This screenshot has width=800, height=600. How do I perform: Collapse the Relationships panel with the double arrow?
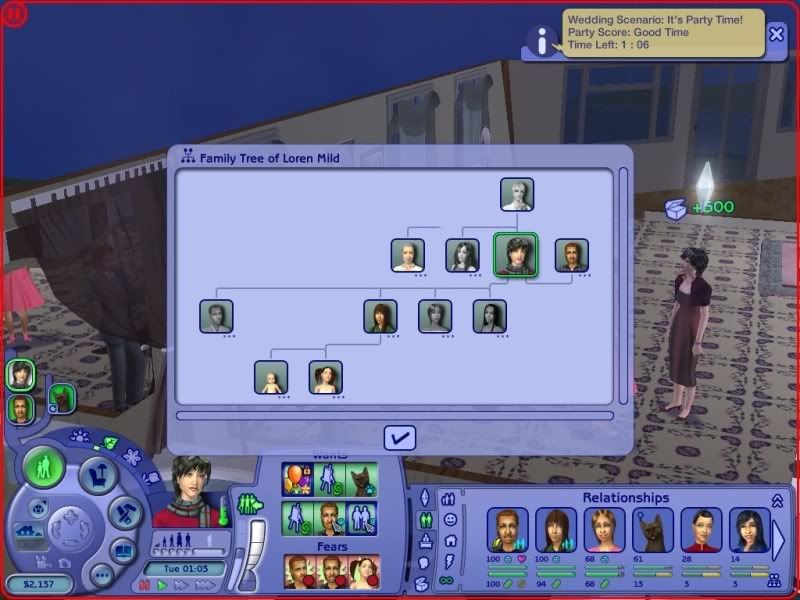(x=777, y=499)
